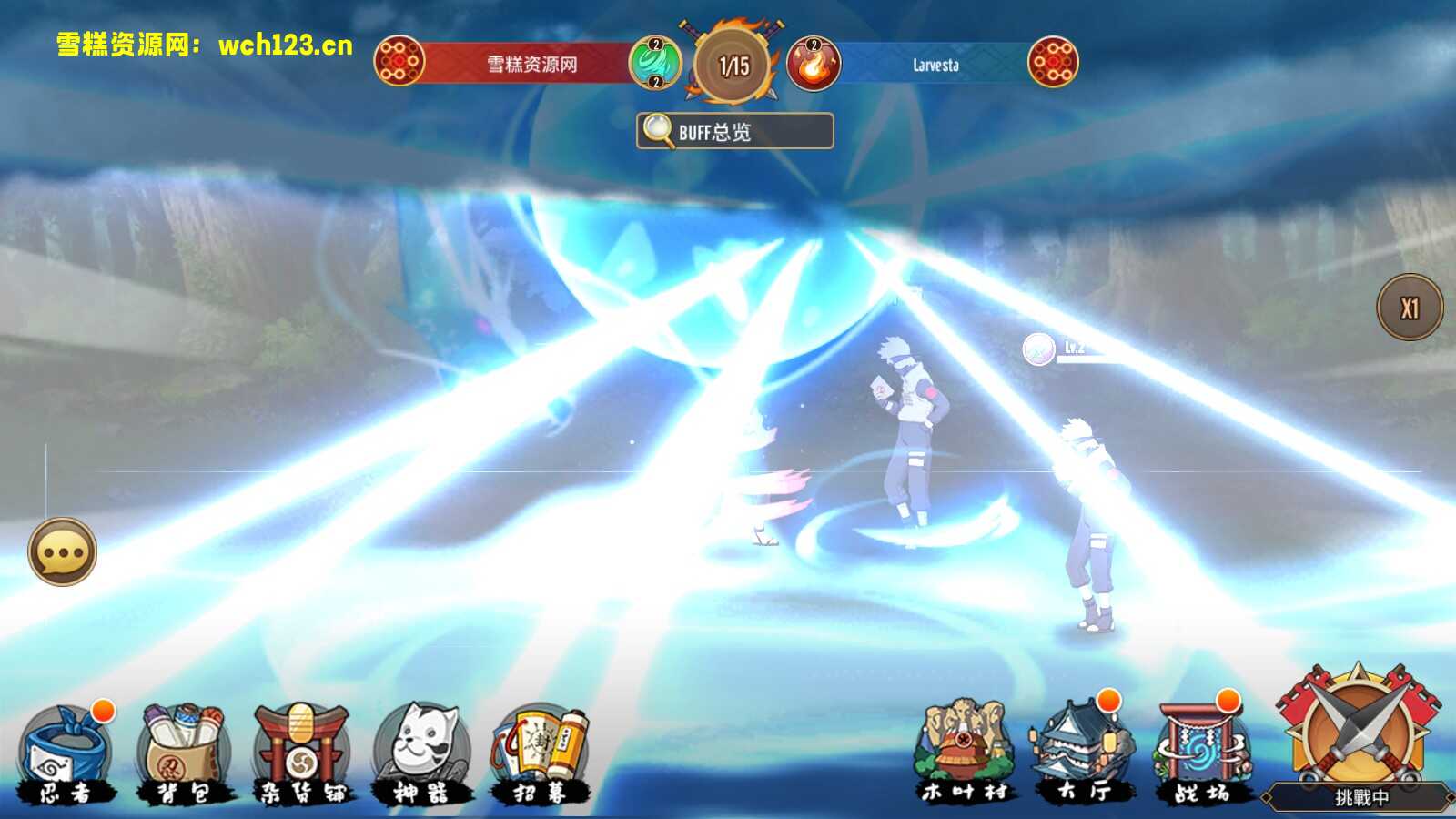
Task: Click Larvesta's opponent avatar emblem
Action: [1053, 61]
